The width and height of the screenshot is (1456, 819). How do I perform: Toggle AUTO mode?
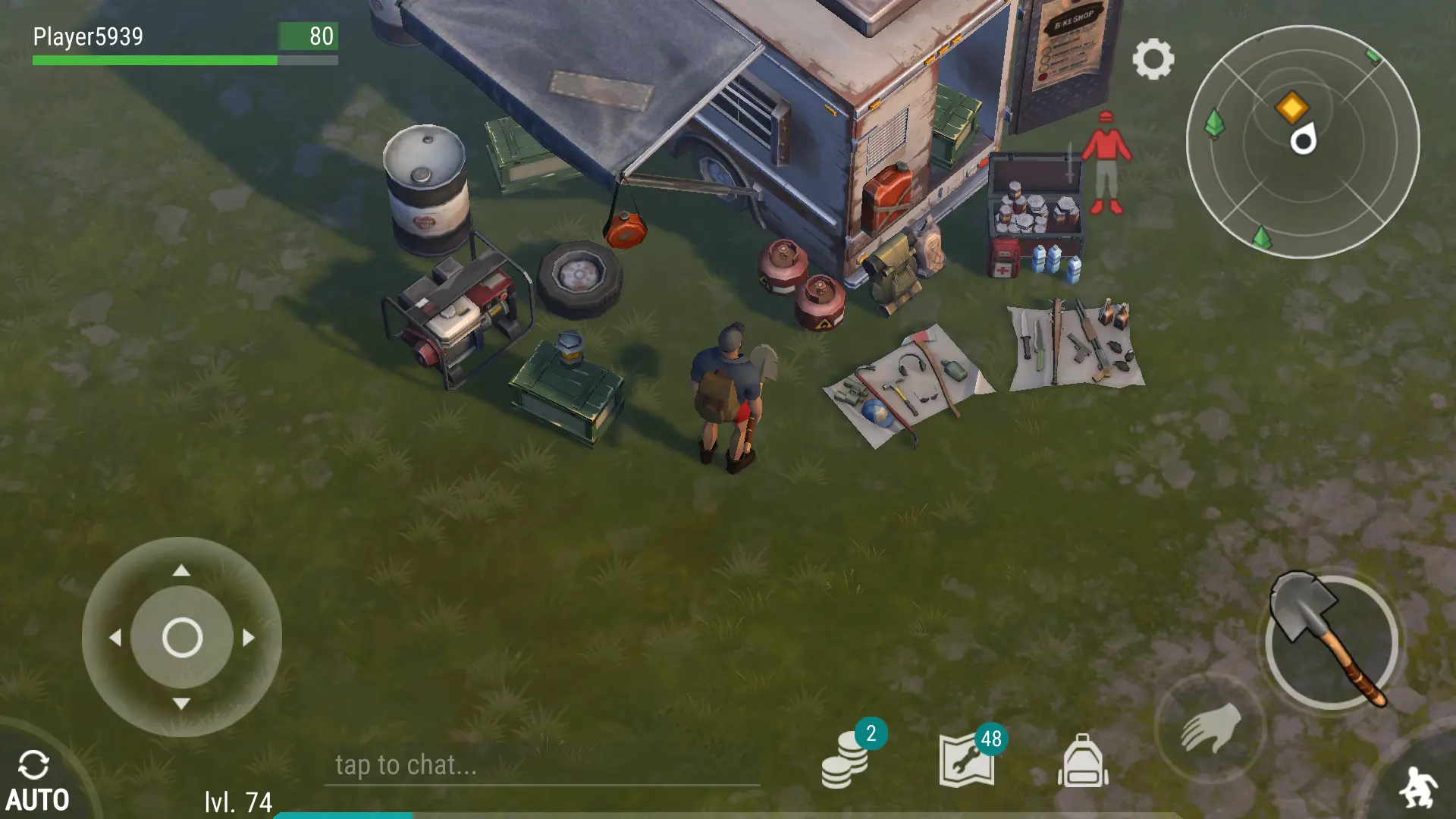coord(36,781)
